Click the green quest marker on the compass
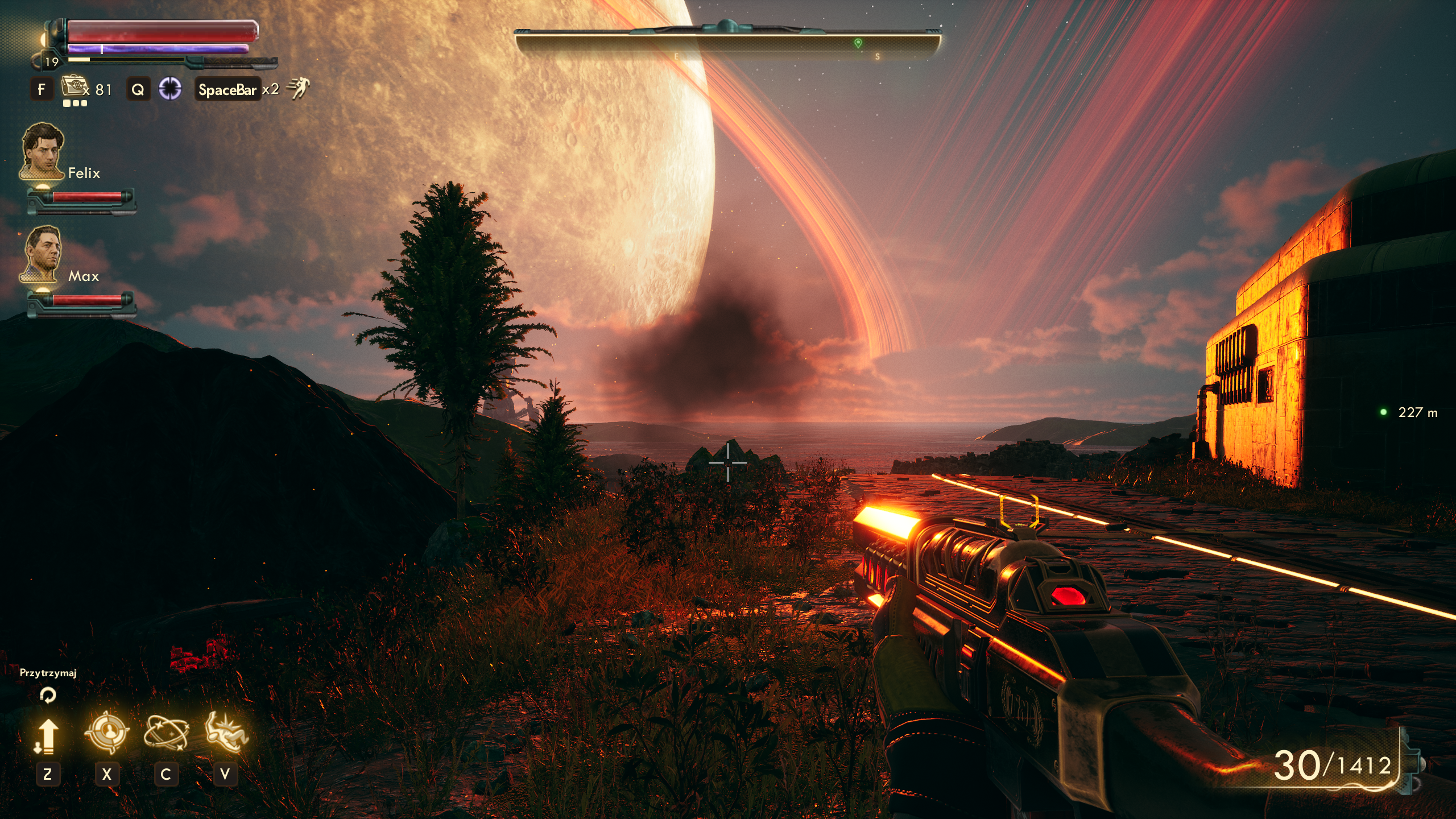 pos(858,43)
